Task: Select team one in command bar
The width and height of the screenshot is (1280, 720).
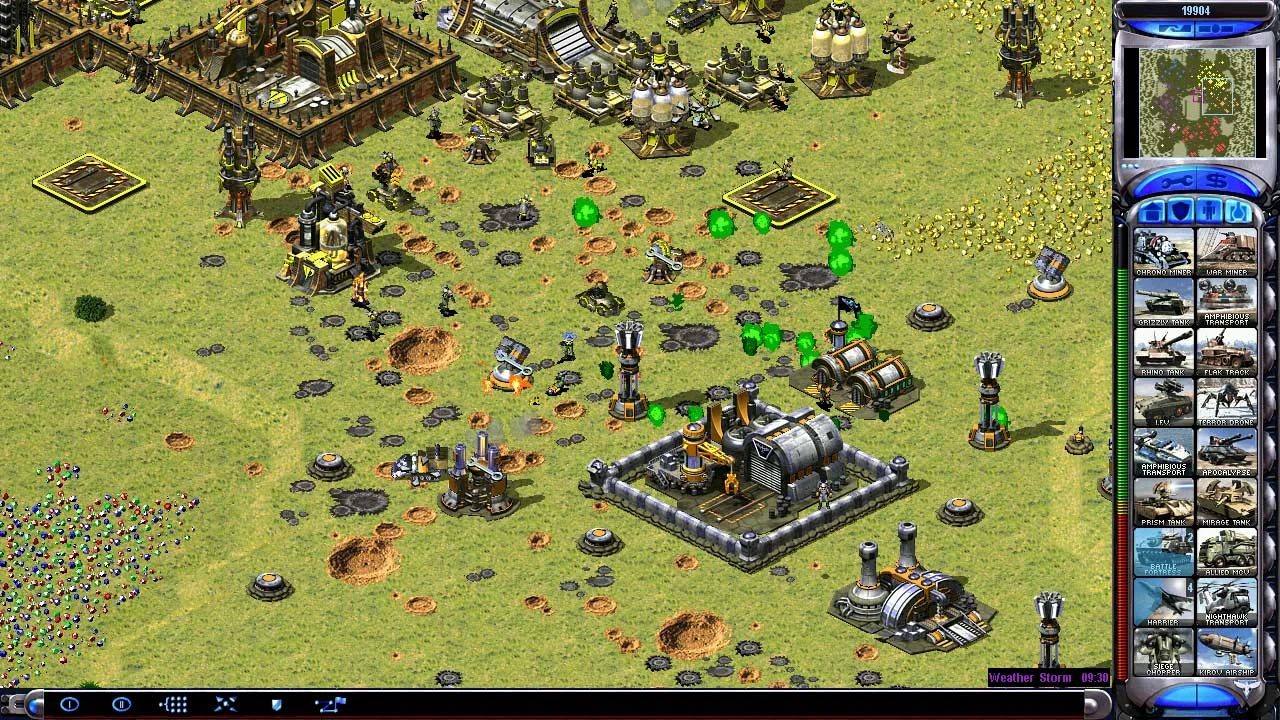Action: pyautogui.click(x=69, y=705)
